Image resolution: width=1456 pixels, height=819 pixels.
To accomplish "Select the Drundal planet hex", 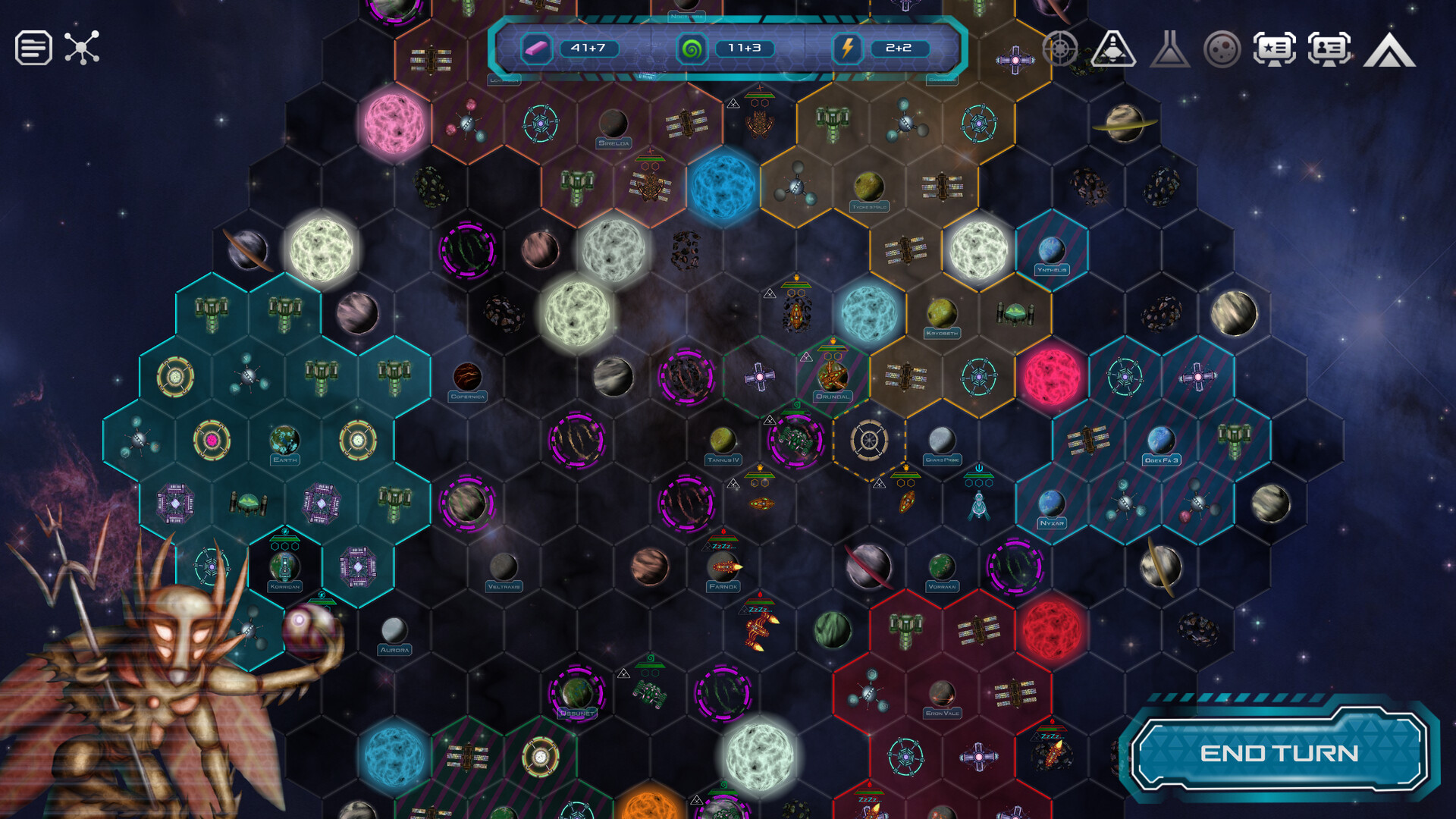I will [833, 375].
